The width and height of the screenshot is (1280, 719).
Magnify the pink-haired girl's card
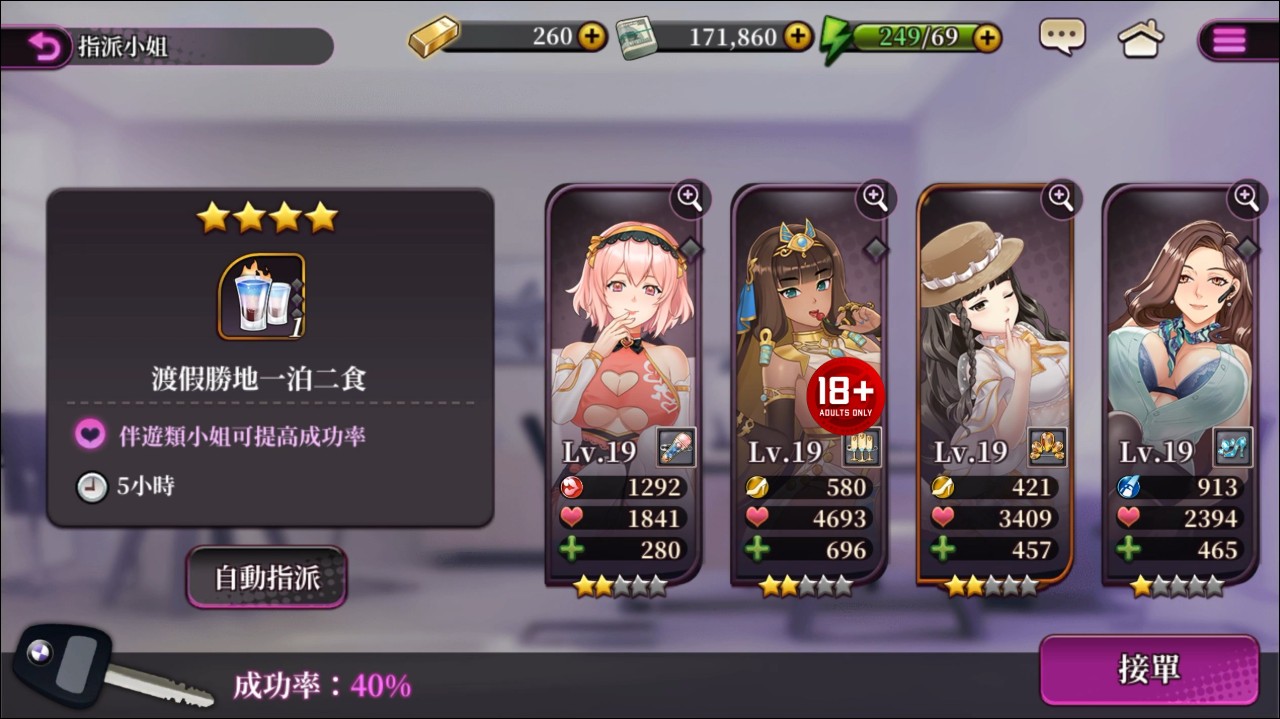coord(690,198)
